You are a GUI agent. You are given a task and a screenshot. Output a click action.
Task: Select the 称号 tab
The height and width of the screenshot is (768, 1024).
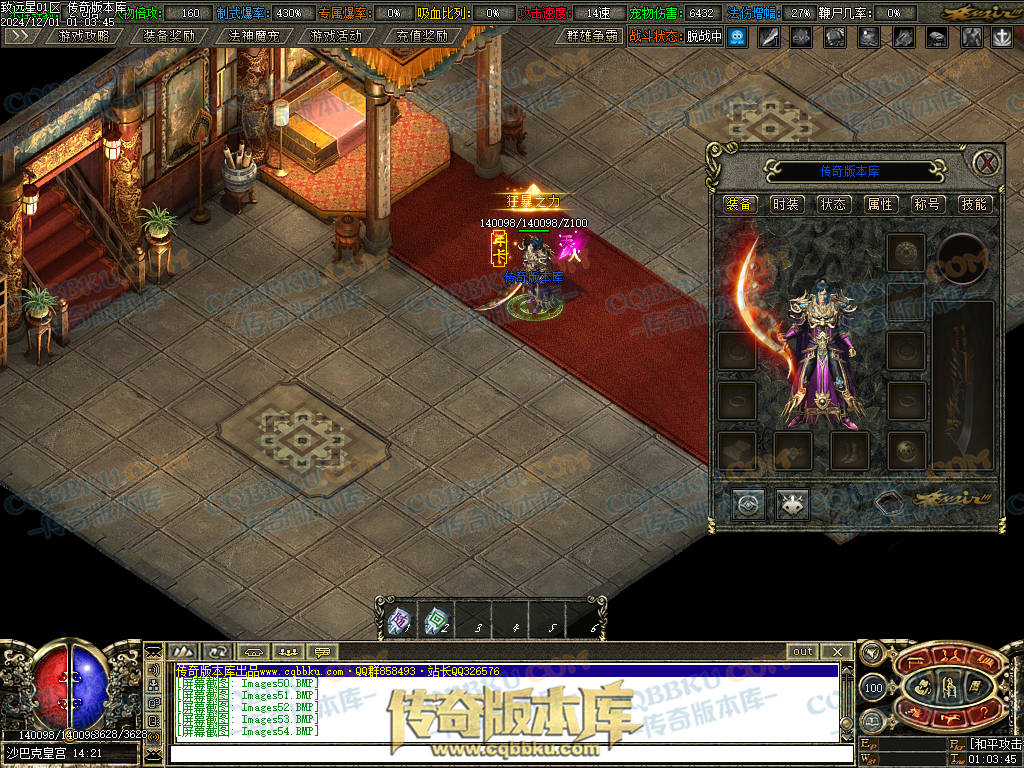[x=927, y=204]
